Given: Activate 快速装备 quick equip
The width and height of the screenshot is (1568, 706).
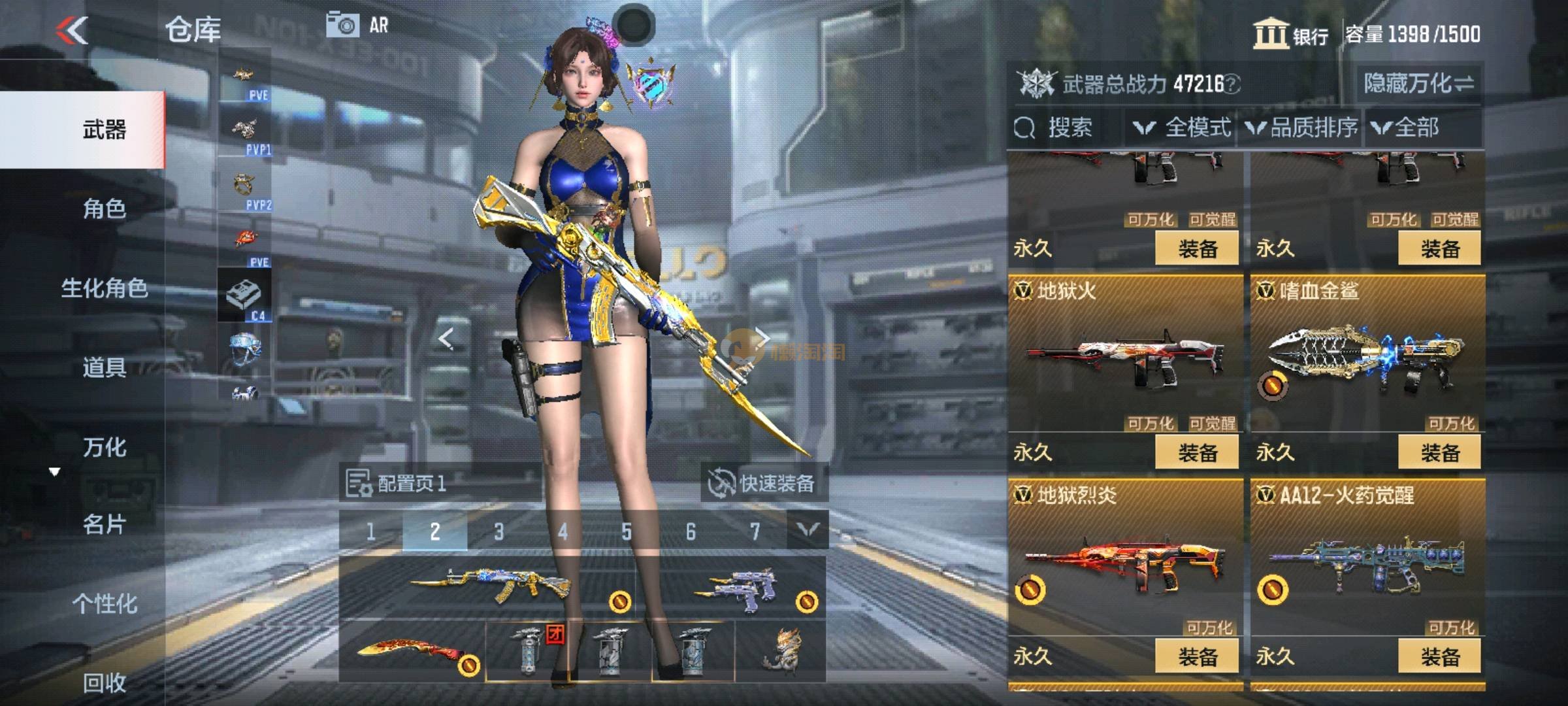Looking at the screenshot, I should tap(762, 483).
